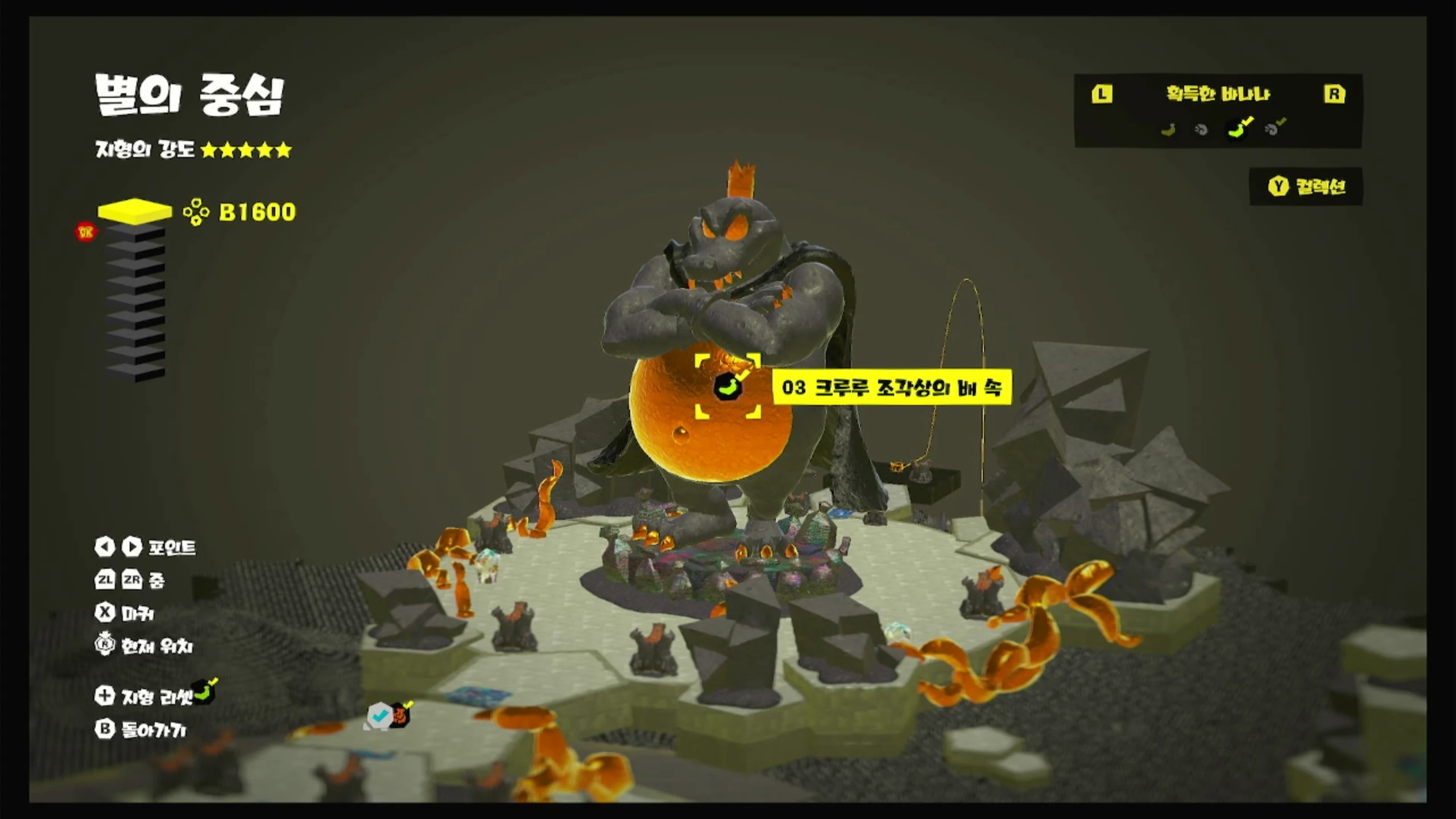1456x819 pixels.
Task: Select the yellow B1600 layer tile
Action: (x=135, y=210)
